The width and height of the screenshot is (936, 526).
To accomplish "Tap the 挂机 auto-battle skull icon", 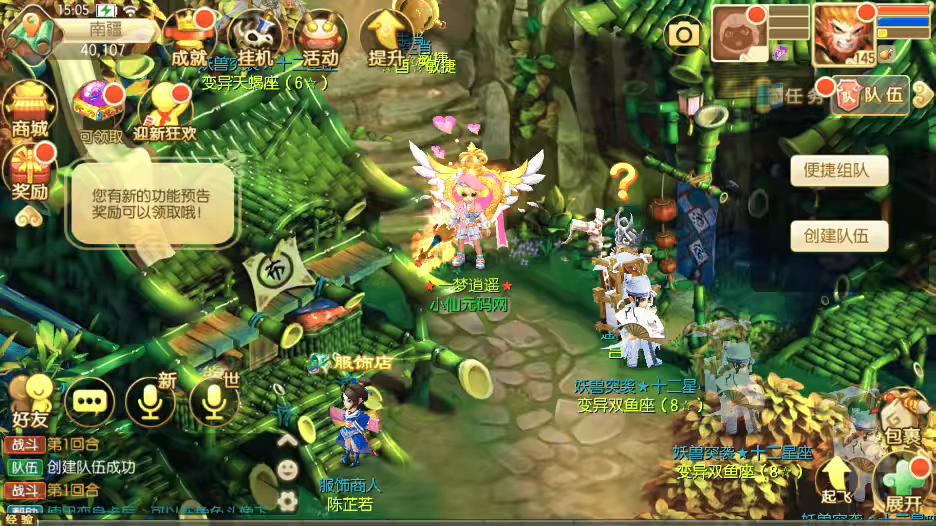I will (x=256, y=40).
